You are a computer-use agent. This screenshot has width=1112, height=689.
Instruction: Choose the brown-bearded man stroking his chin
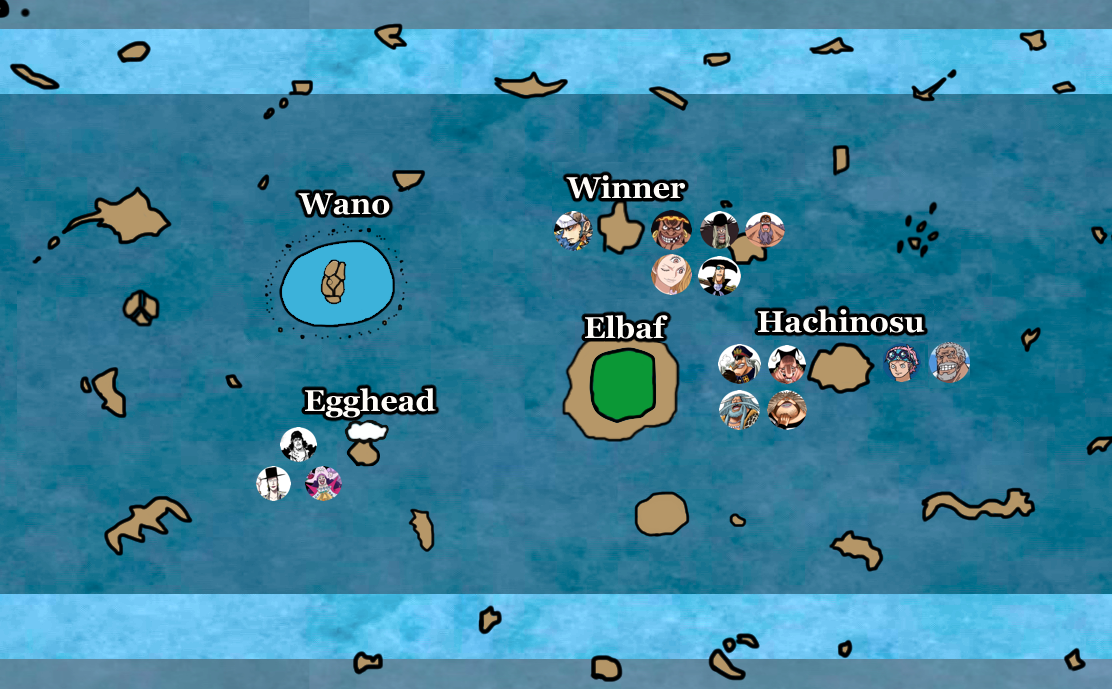coord(787,409)
